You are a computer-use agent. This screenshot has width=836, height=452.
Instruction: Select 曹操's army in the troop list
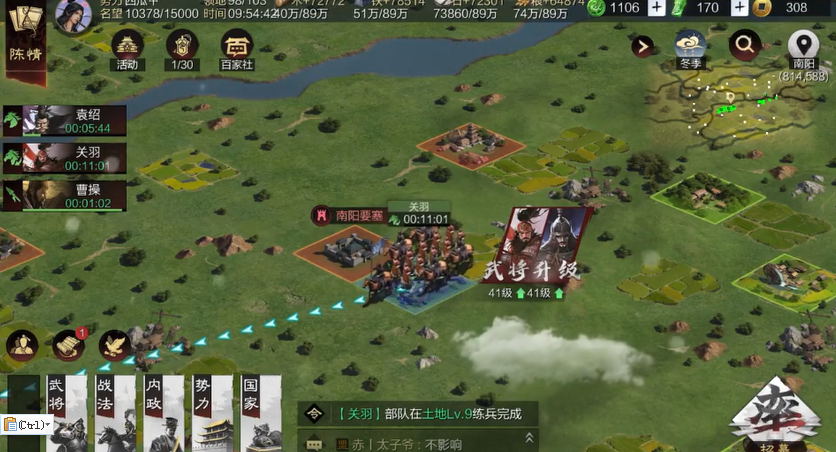(65, 195)
